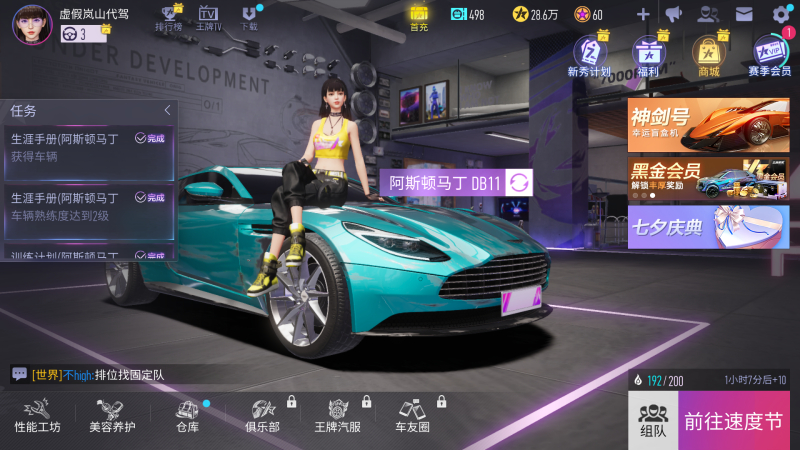Open 新秀计划 rookie plan
The image size is (800, 450).
589,54
